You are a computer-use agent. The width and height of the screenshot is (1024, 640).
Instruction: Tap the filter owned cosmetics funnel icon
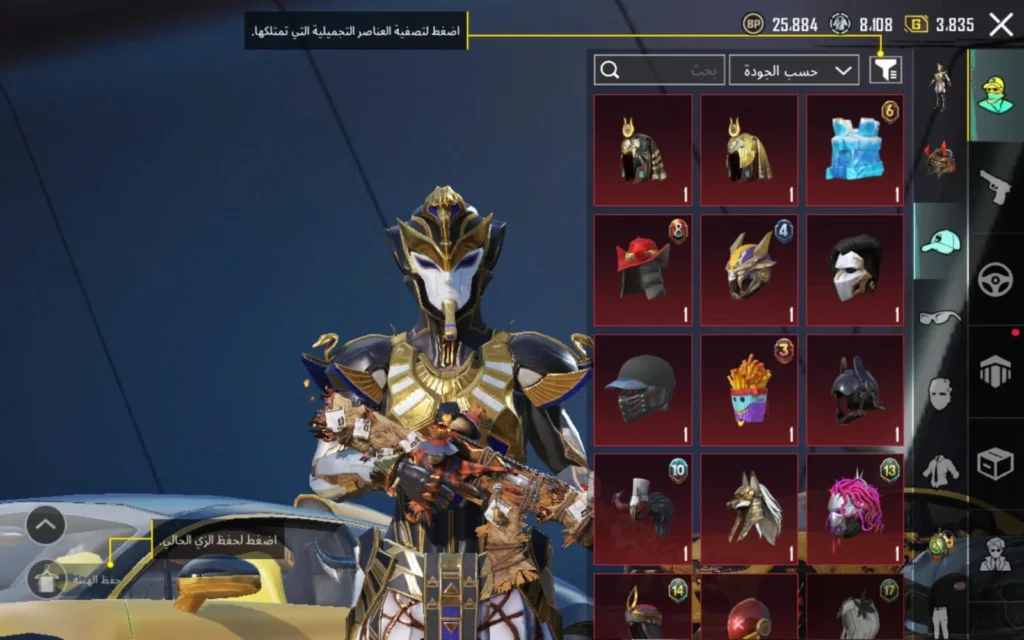point(886,69)
